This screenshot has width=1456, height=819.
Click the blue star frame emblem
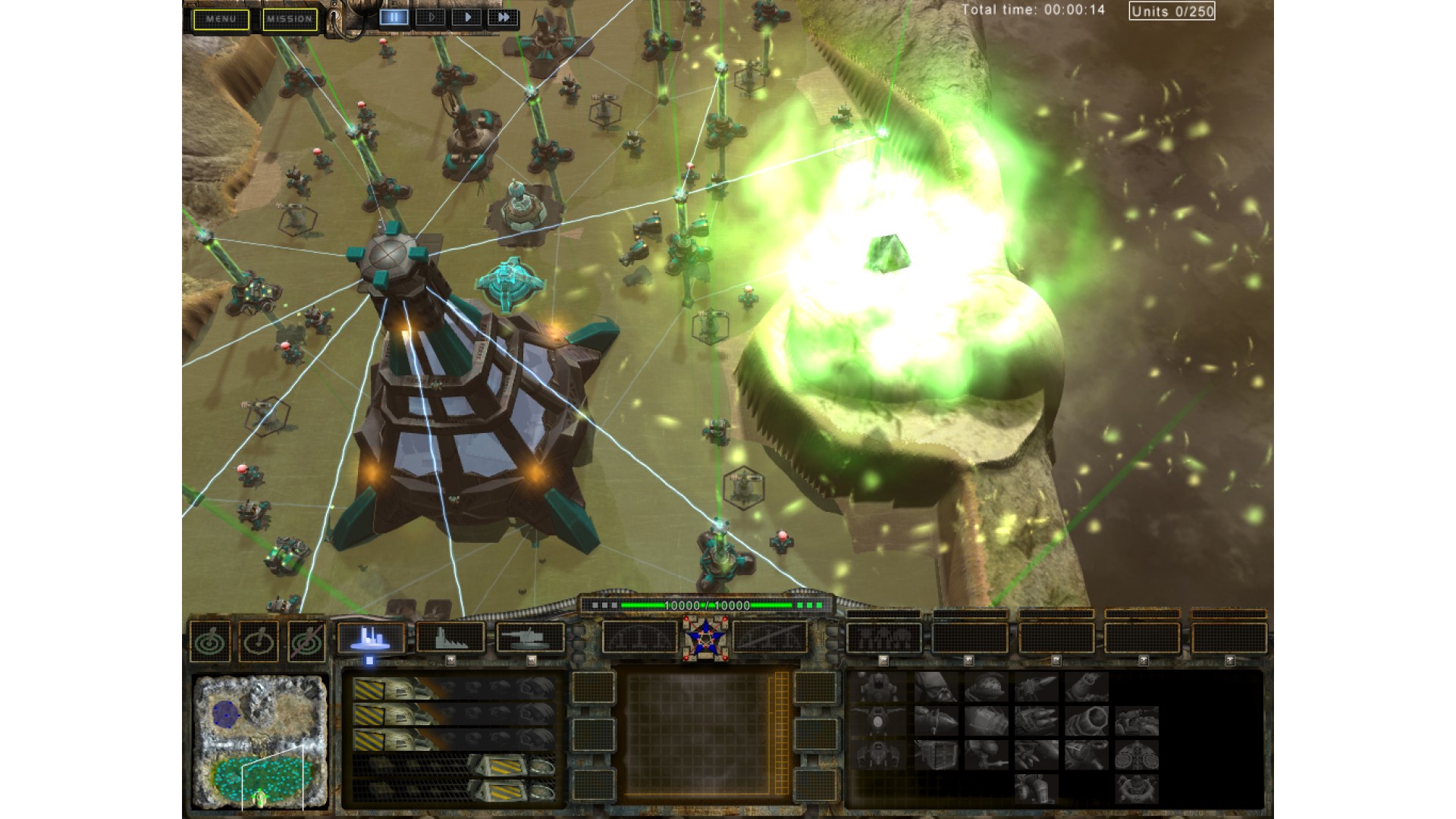[704, 635]
